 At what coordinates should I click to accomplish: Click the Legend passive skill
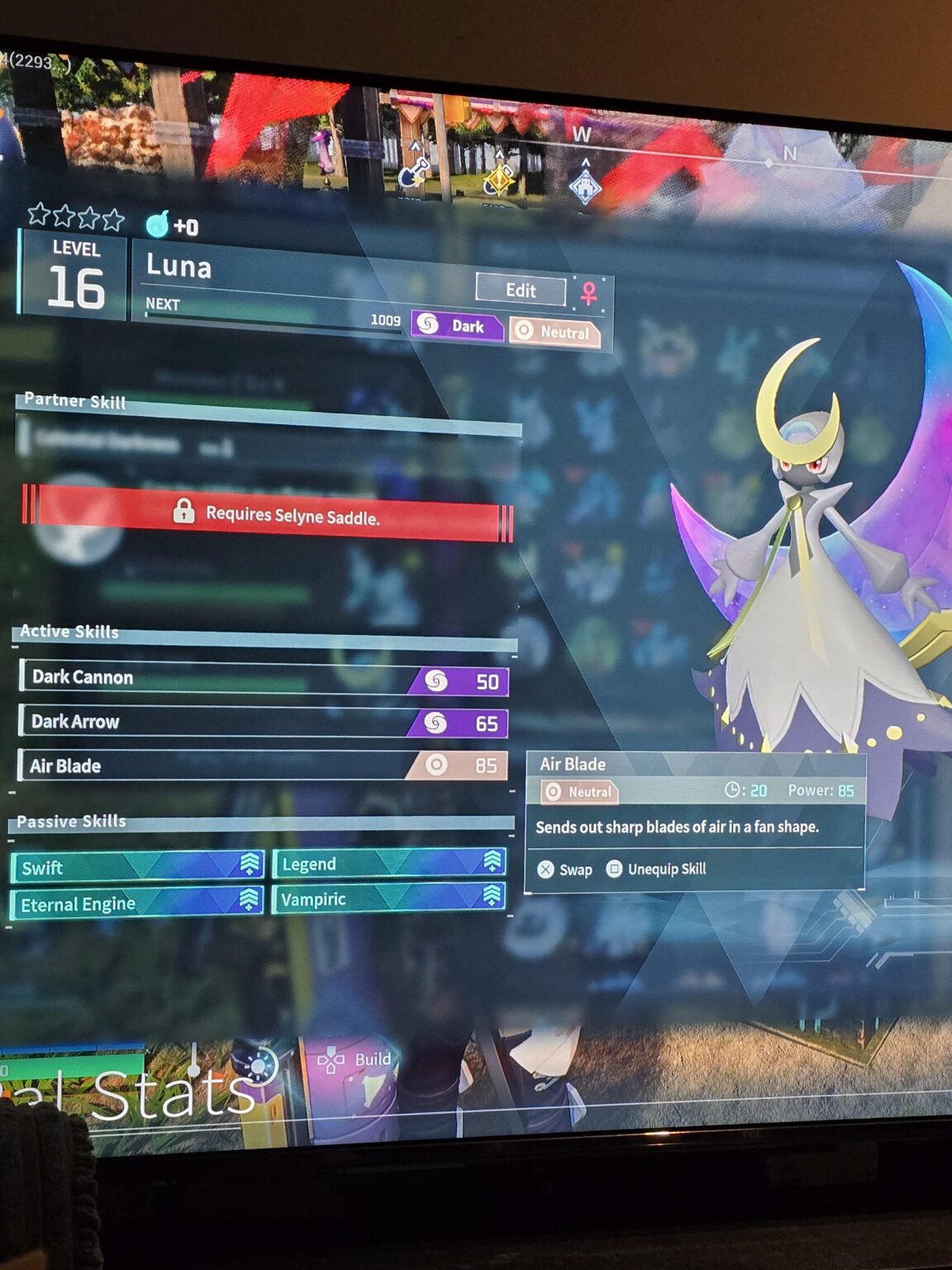[x=388, y=863]
